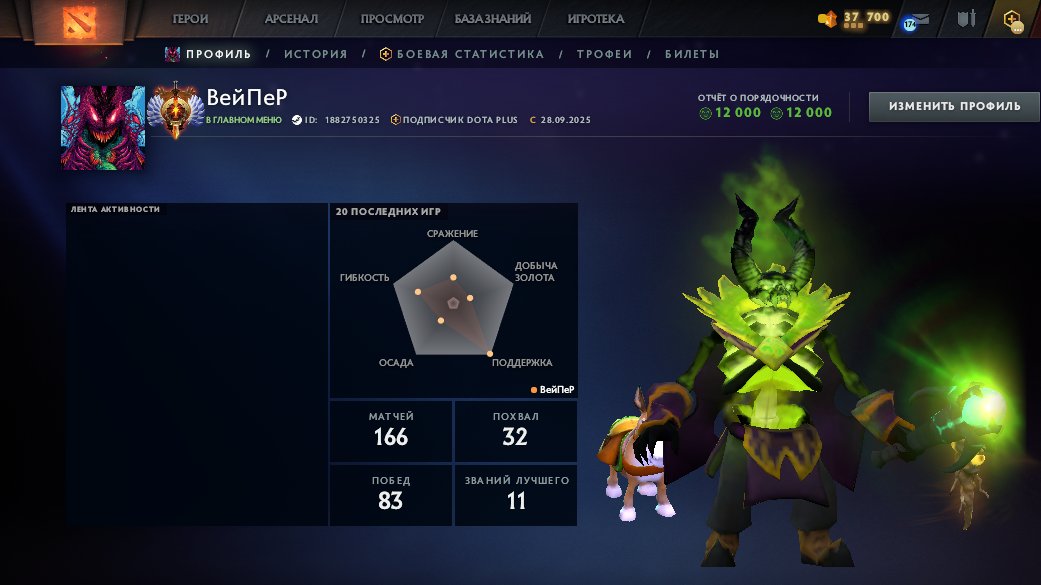Open the ПРОСМОТР menu
This screenshot has width=1041, height=585.
click(392, 19)
